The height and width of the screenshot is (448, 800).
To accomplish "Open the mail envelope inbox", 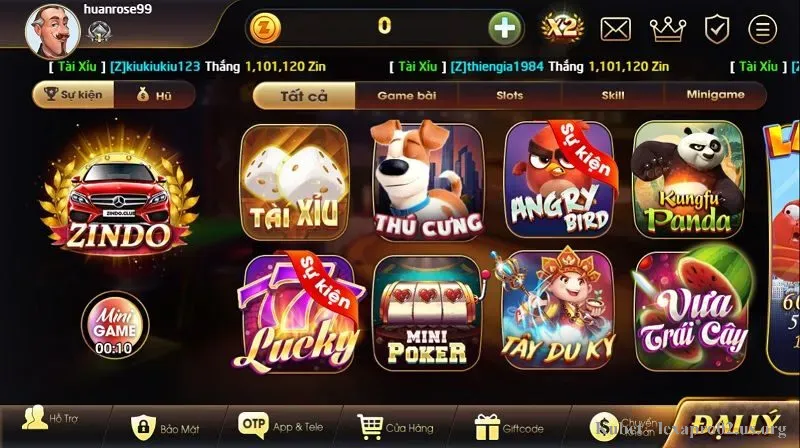I will coord(615,28).
